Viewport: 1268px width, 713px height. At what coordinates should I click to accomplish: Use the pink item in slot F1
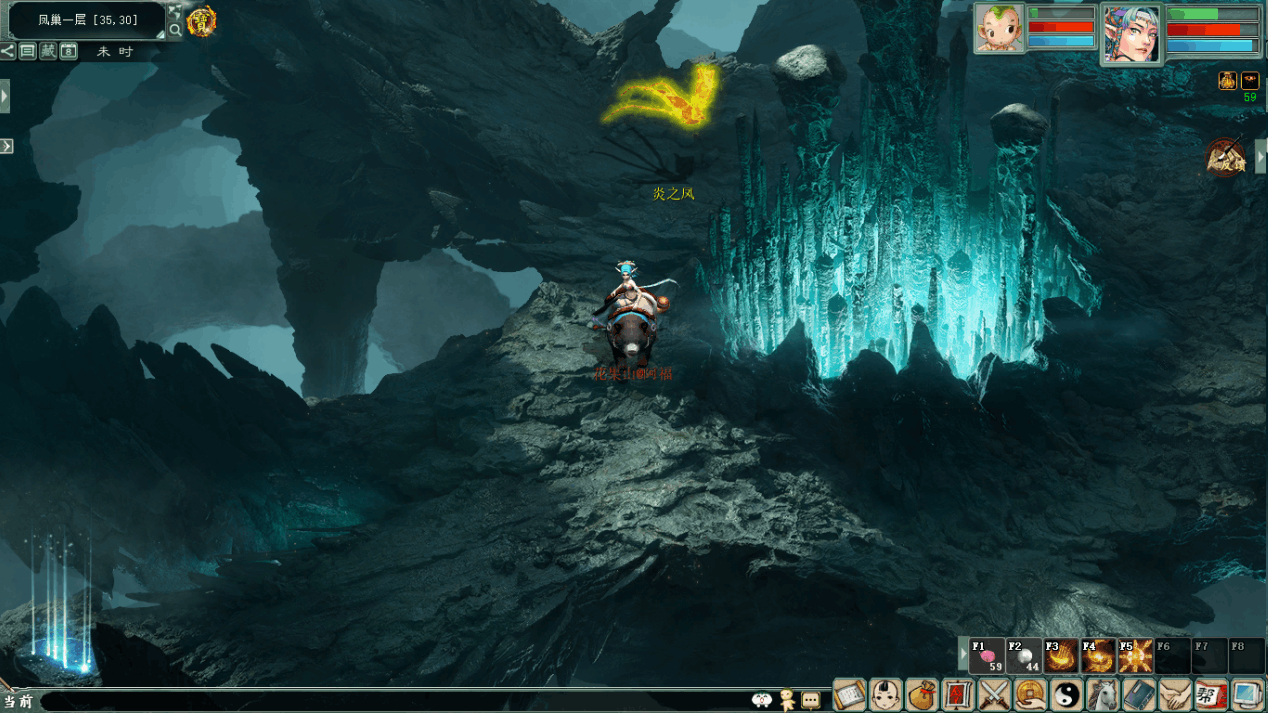pos(987,656)
